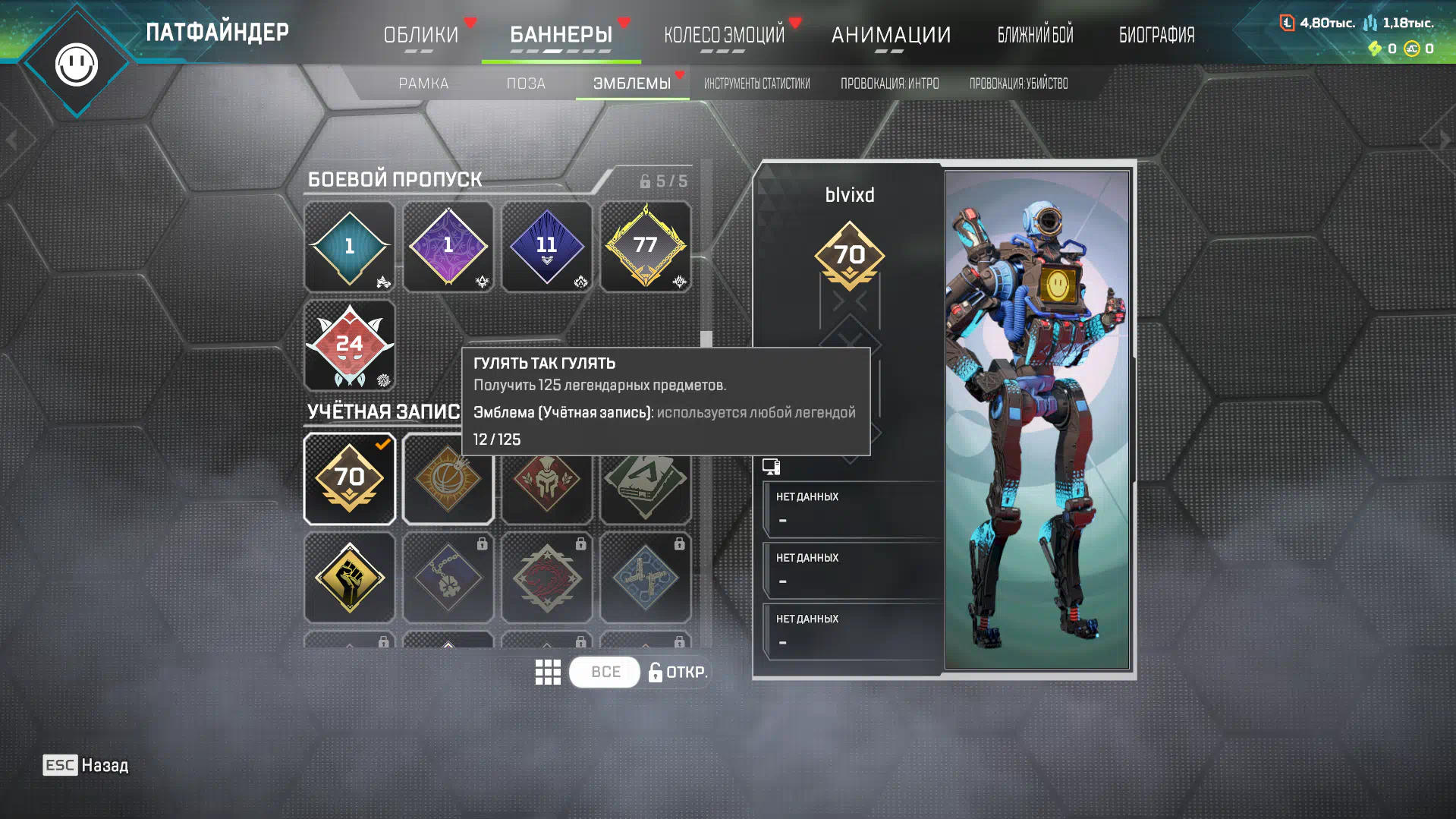The image size is (1456, 819).
Task: Choose the ПОЗА sub-tab
Action: click(x=526, y=83)
